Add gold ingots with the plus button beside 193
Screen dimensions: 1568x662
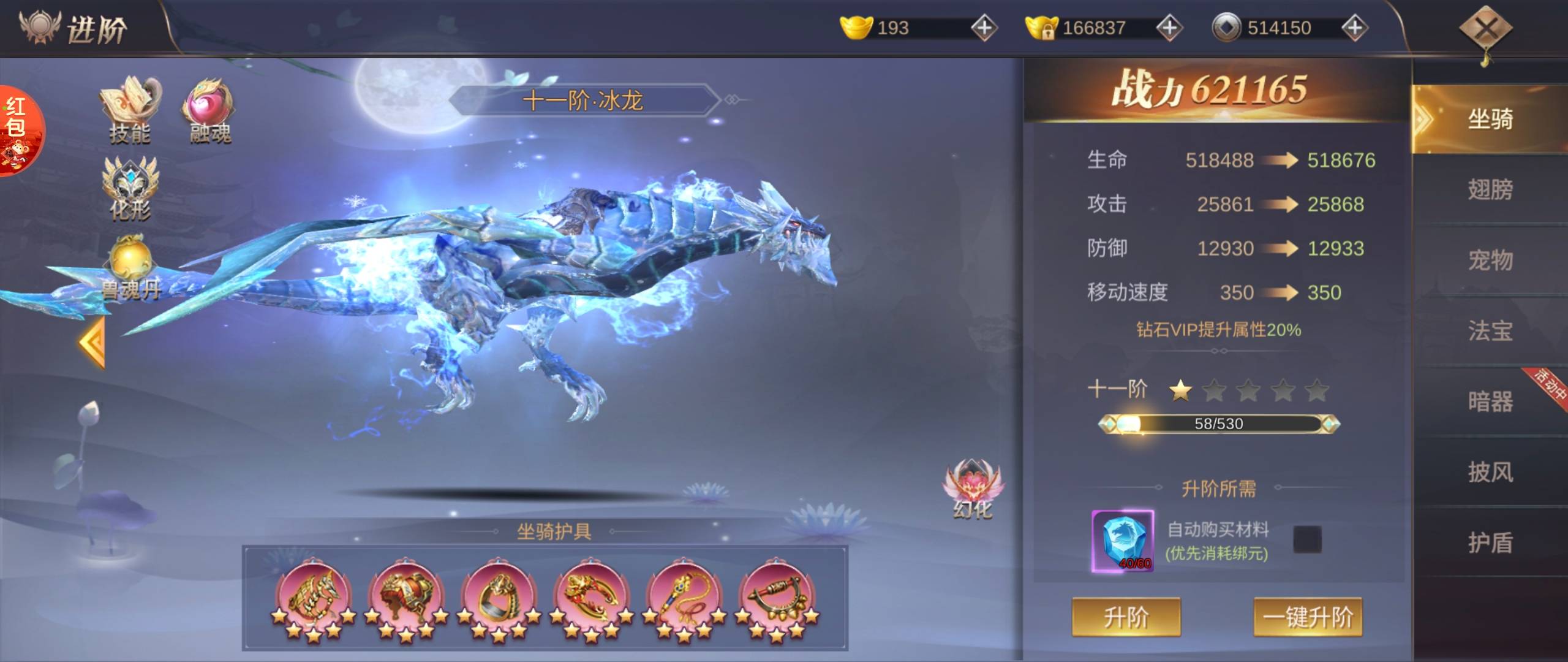[984, 28]
